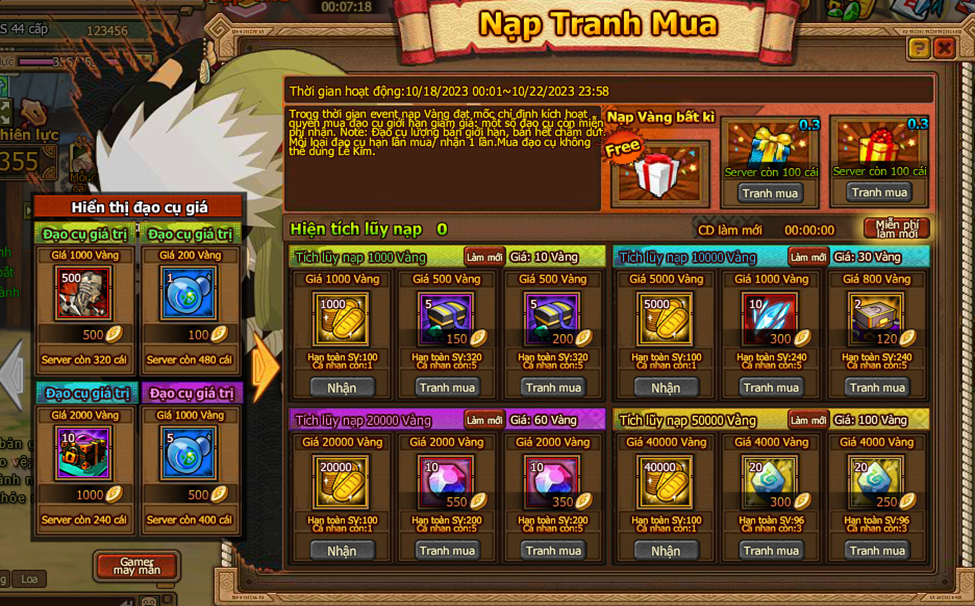Tranh mua the silver chest priced 120
Image resolution: width=975 pixels, height=606 pixels.
tap(877, 387)
